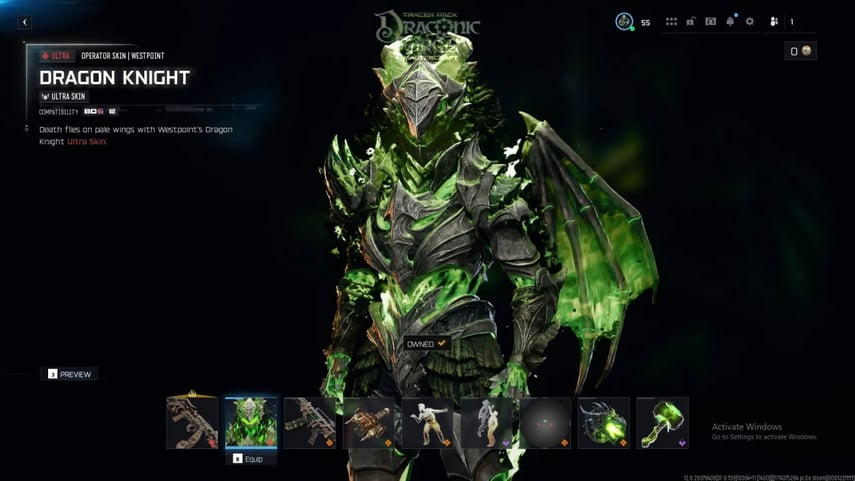Select the green hammer item thumbnail
The width and height of the screenshot is (855, 481).
click(x=663, y=422)
